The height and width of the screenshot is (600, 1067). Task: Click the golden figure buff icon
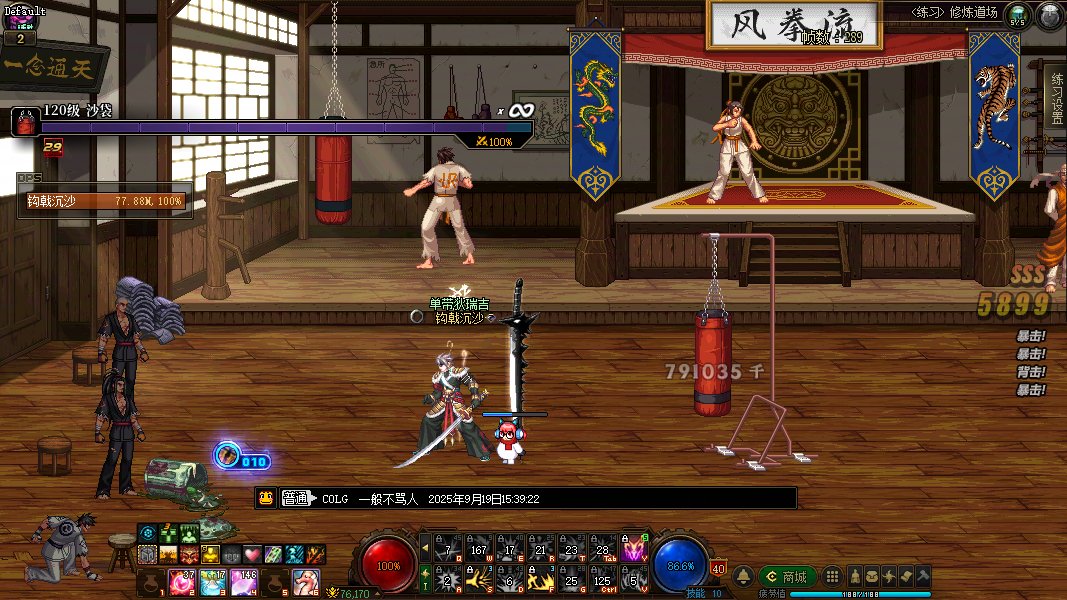coord(210,554)
